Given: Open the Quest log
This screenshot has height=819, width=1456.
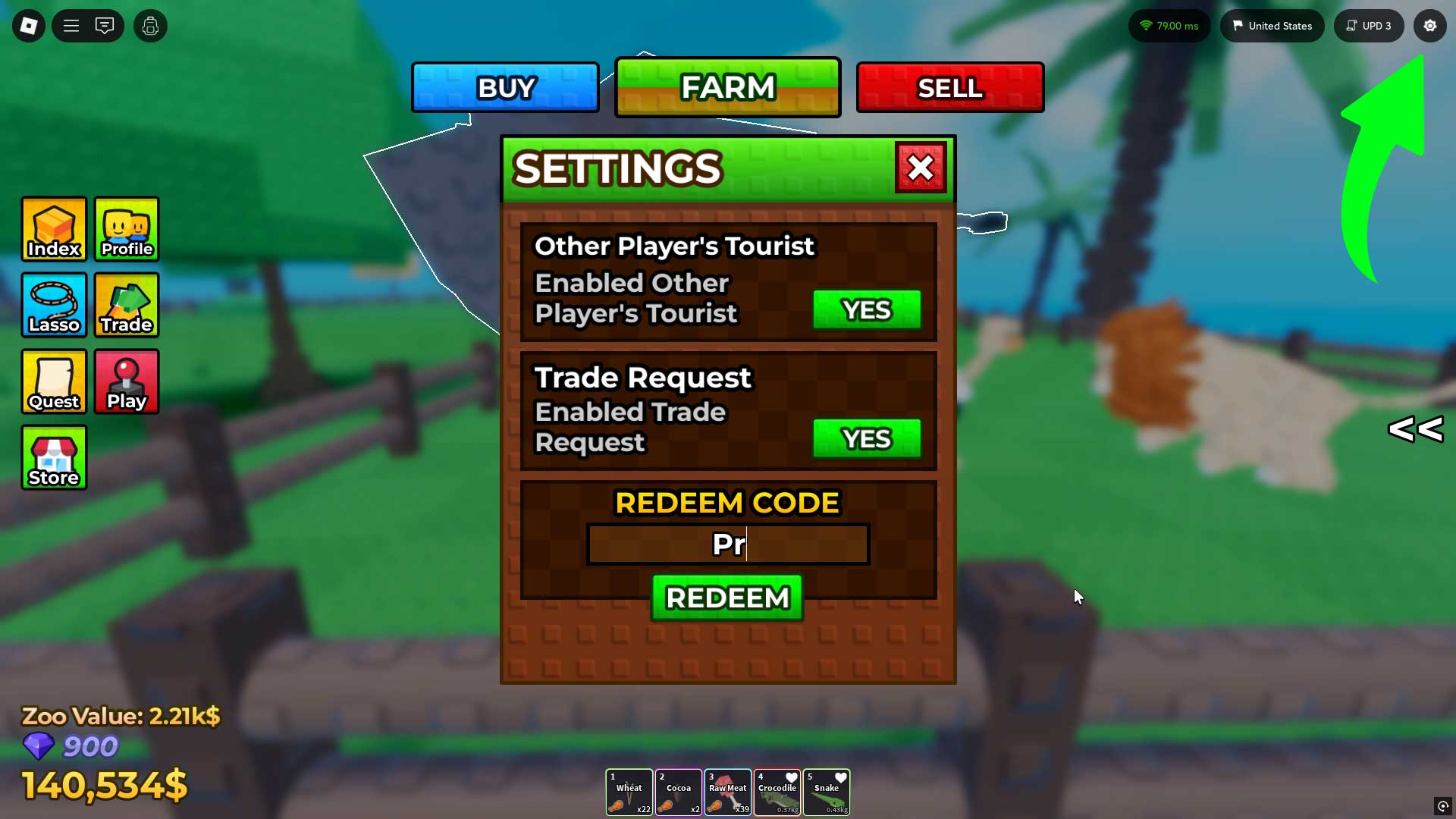Looking at the screenshot, I should (x=53, y=381).
